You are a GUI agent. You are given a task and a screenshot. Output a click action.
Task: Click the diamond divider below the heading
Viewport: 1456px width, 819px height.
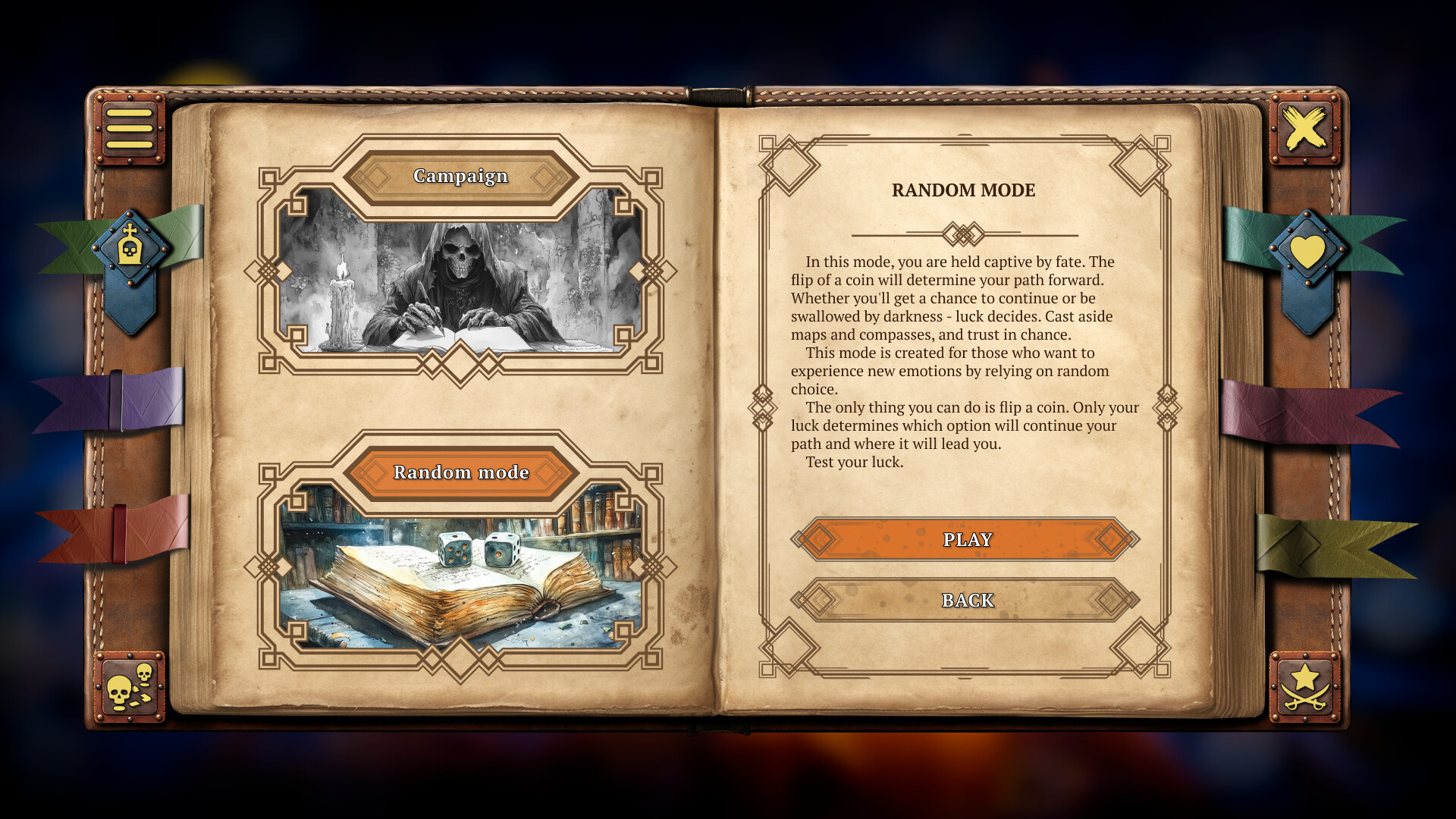pyautogui.click(x=964, y=234)
